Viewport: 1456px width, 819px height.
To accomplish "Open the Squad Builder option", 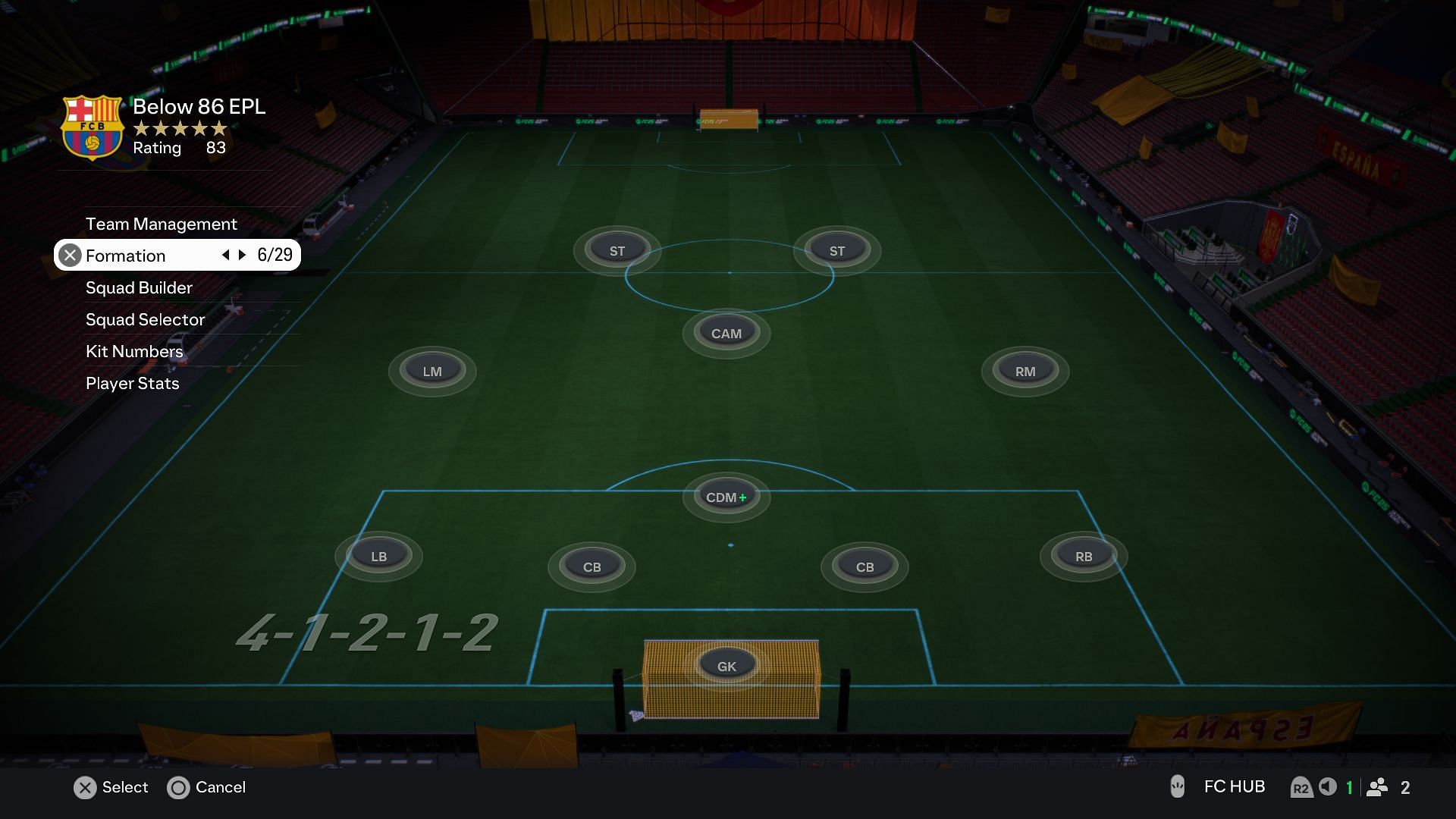I will pos(139,287).
